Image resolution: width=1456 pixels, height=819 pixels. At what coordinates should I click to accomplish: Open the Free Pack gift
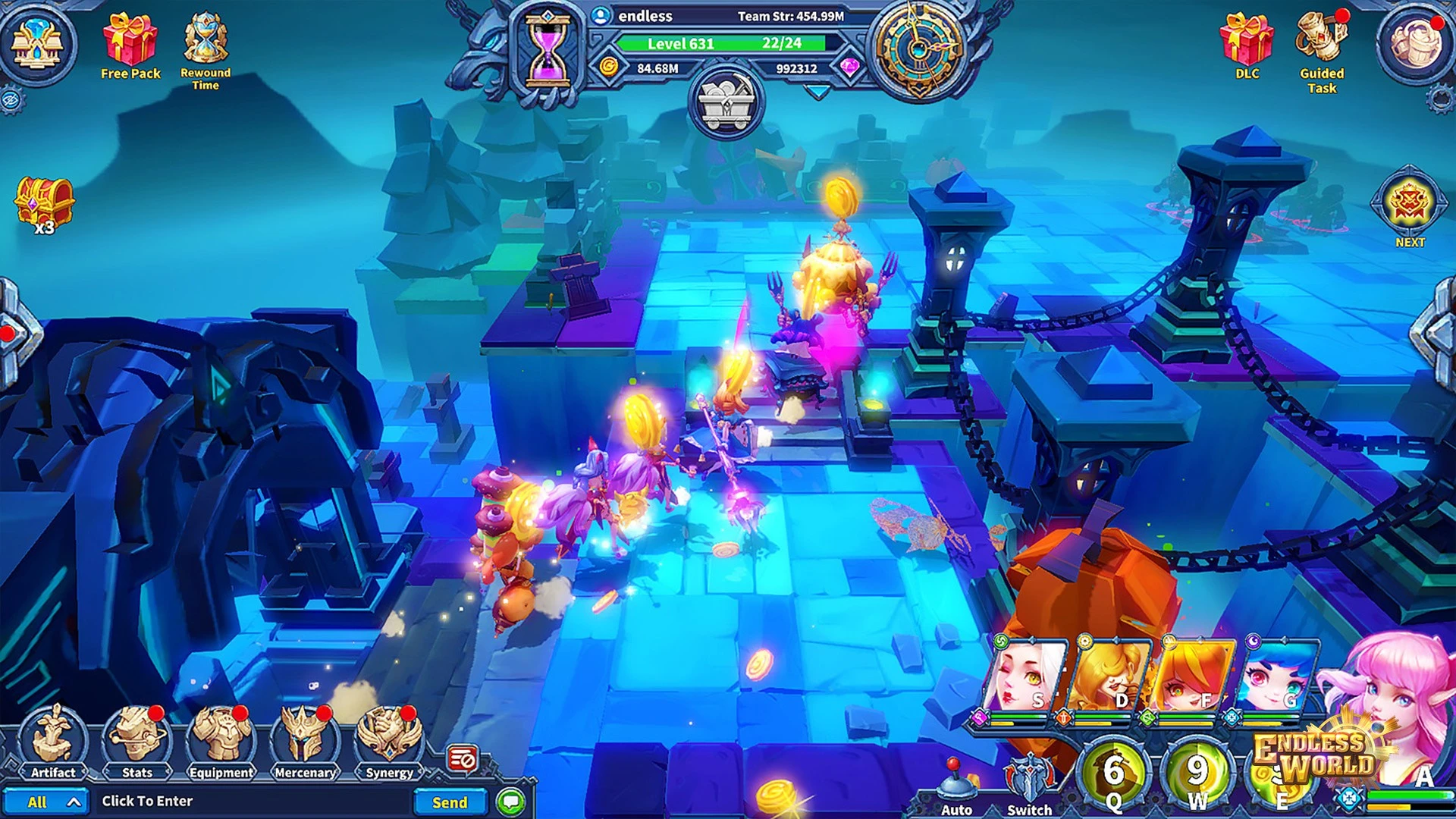point(130,42)
